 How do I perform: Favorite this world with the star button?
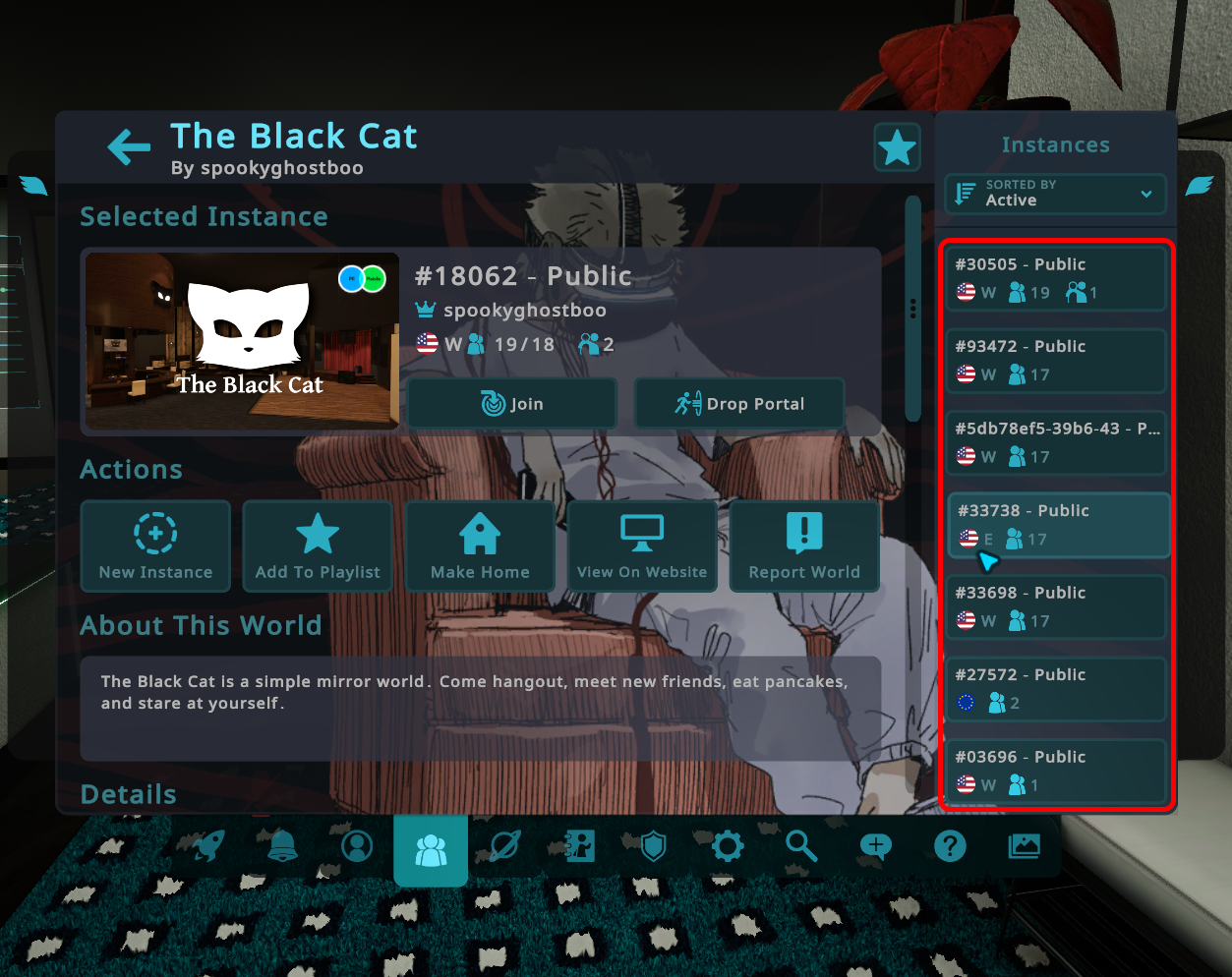click(x=897, y=148)
